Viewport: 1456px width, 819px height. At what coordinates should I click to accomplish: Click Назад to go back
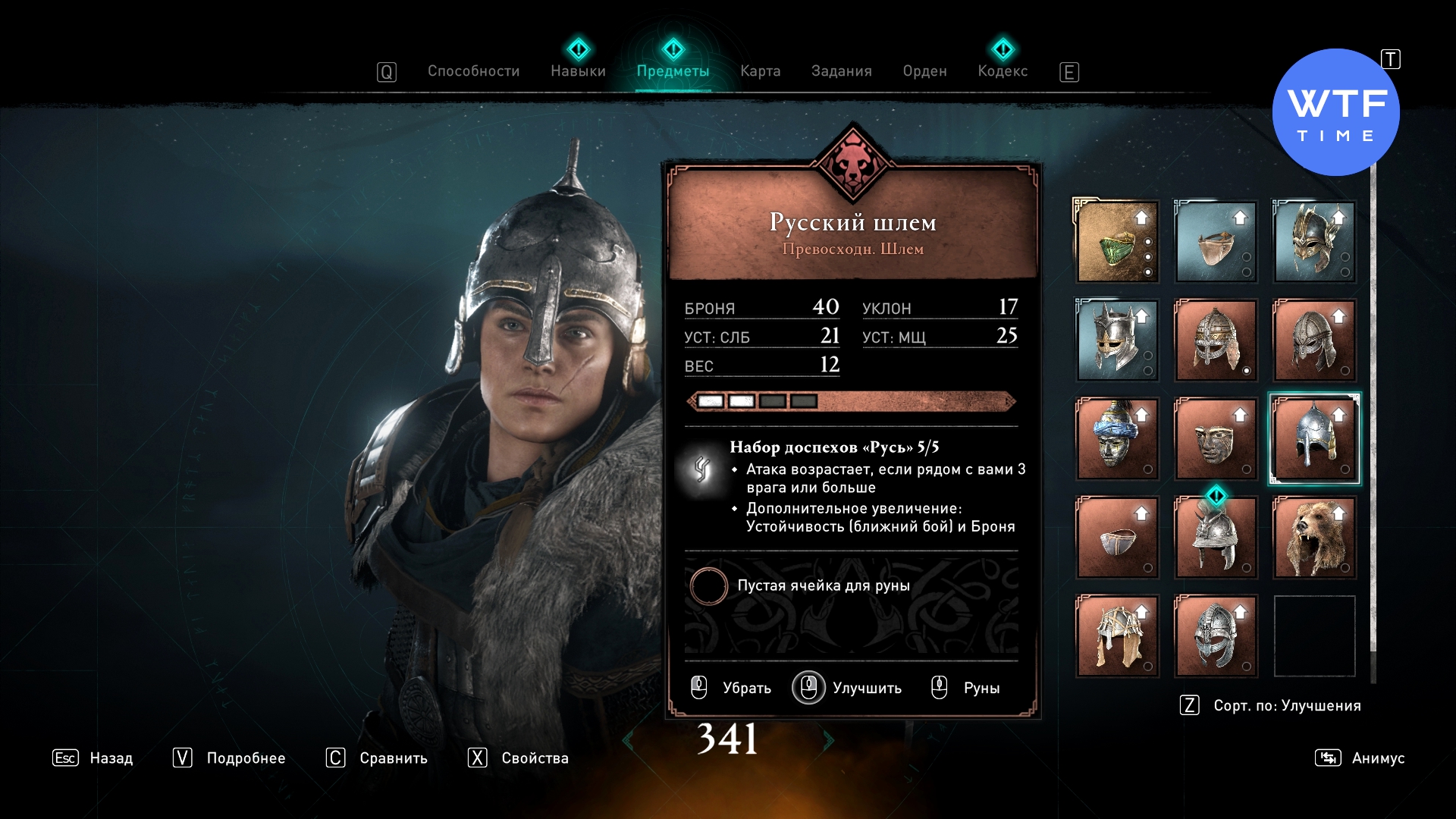(93, 758)
